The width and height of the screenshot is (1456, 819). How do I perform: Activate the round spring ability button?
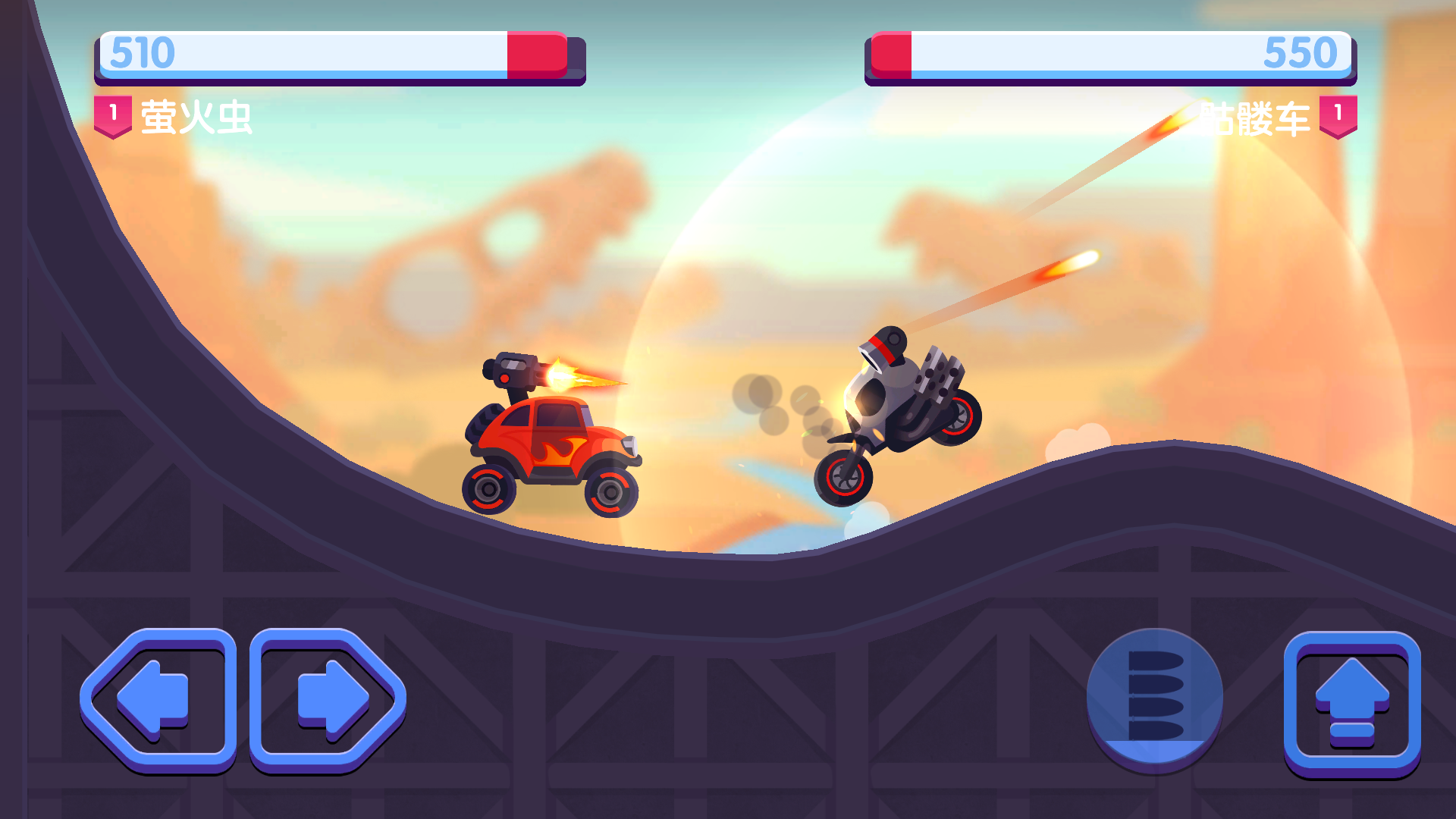pos(1154,698)
